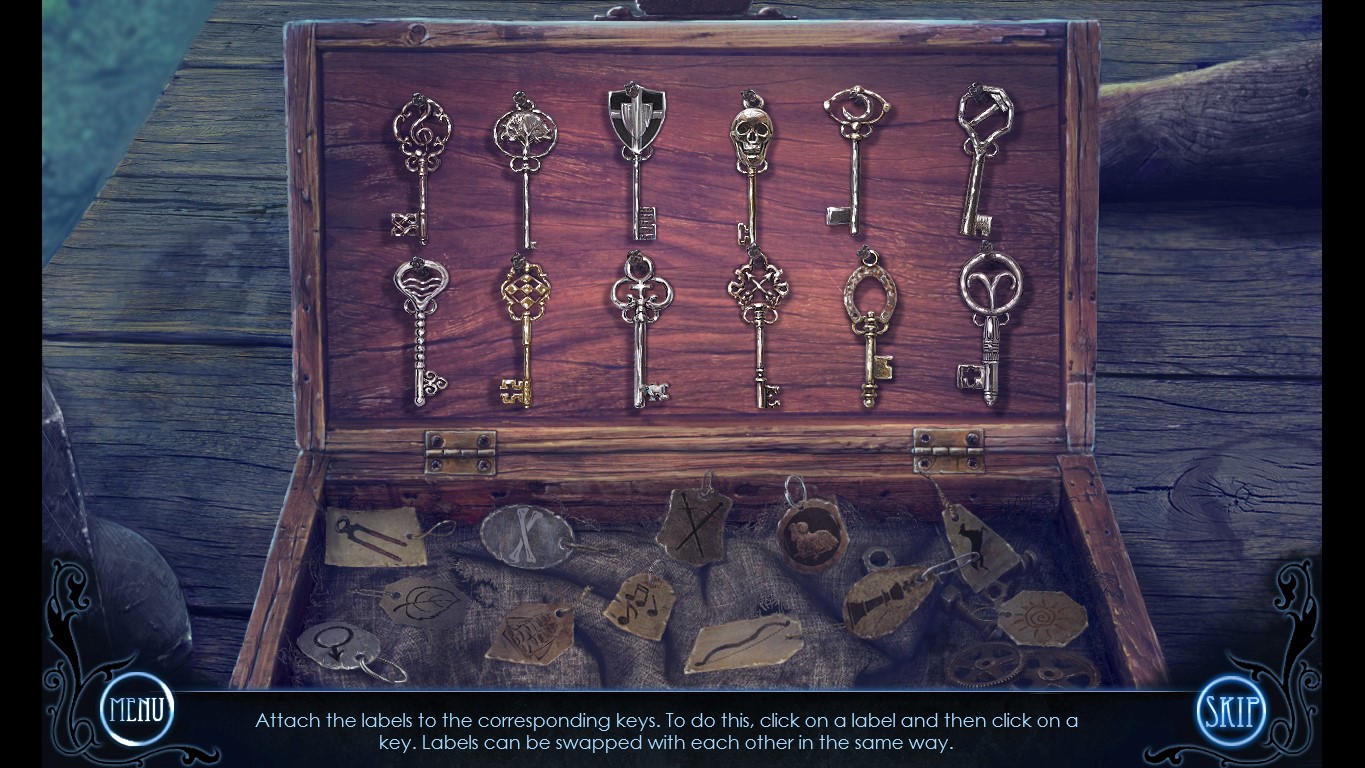Select the ram horns key
Viewport: 1365px width, 768px height.
coord(989,325)
